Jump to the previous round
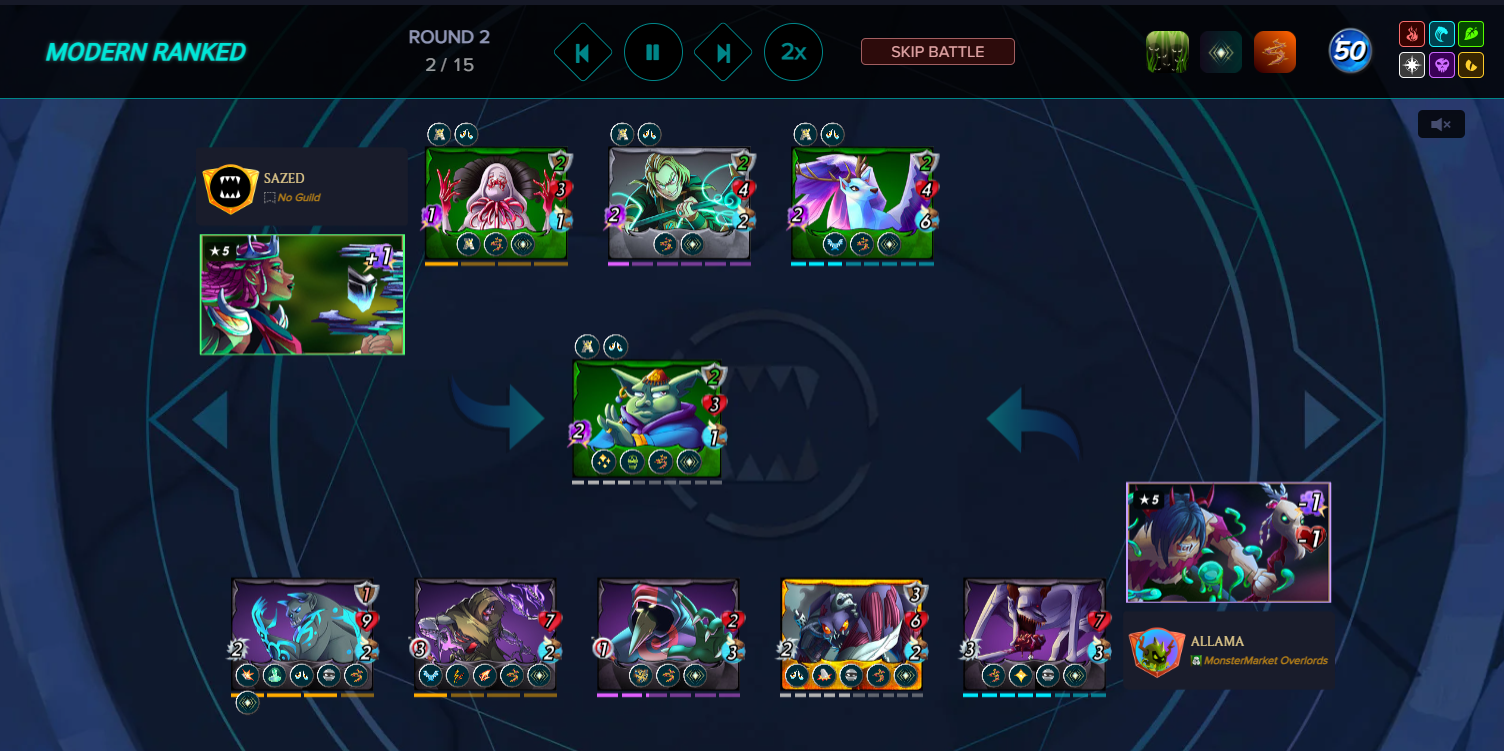Viewport: 1504px width, 751px height. [x=583, y=52]
